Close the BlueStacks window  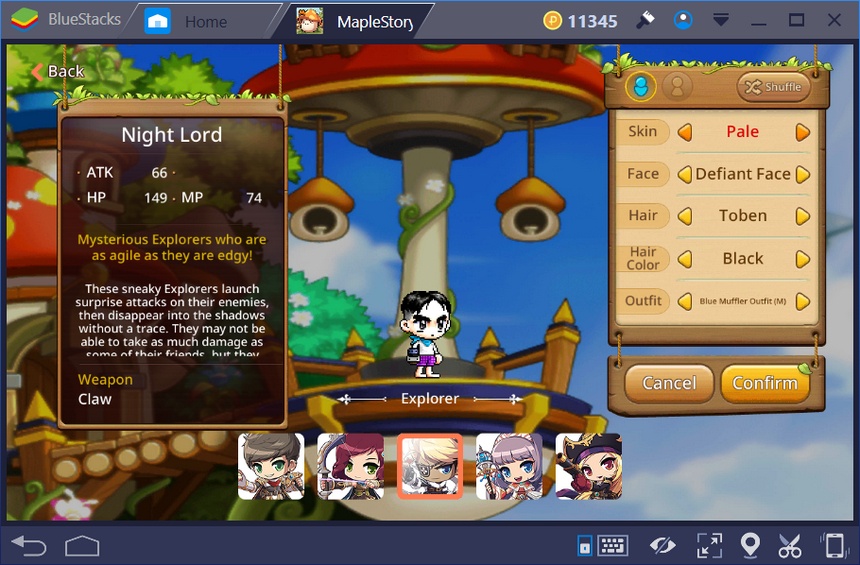(x=831, y=20)
